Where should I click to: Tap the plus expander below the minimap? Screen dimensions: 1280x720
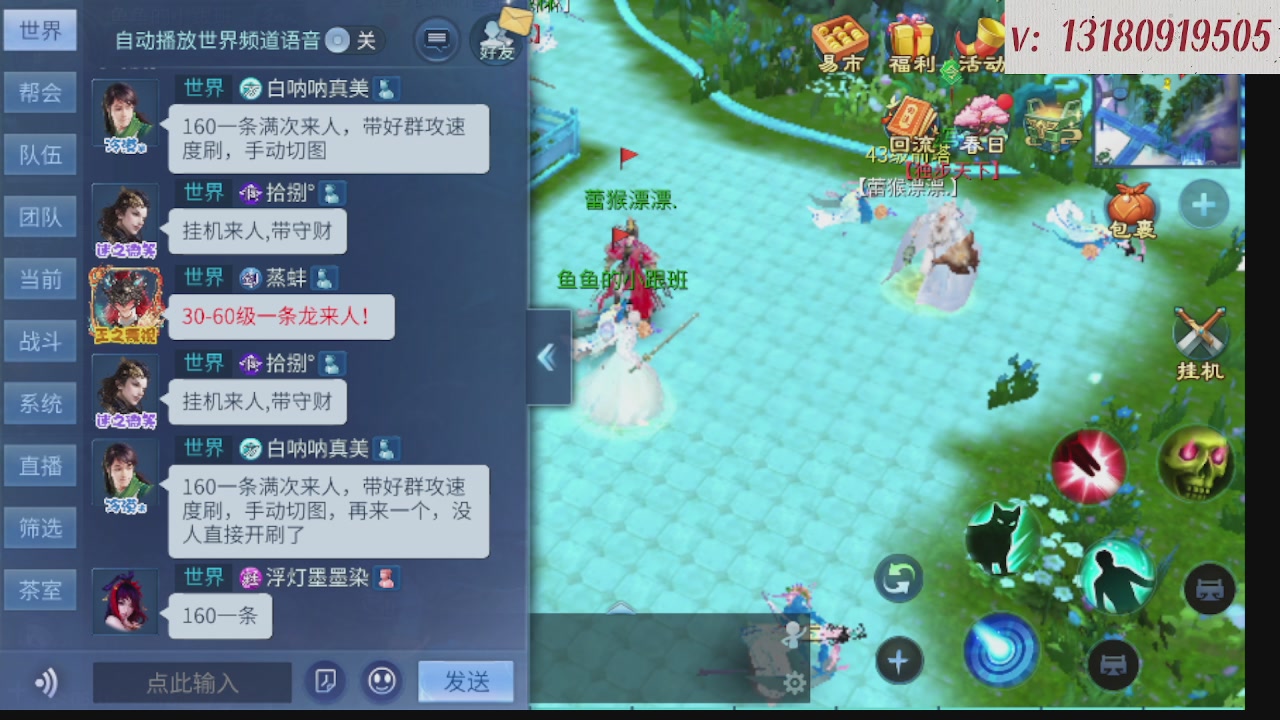click(x=1203, y=204)
